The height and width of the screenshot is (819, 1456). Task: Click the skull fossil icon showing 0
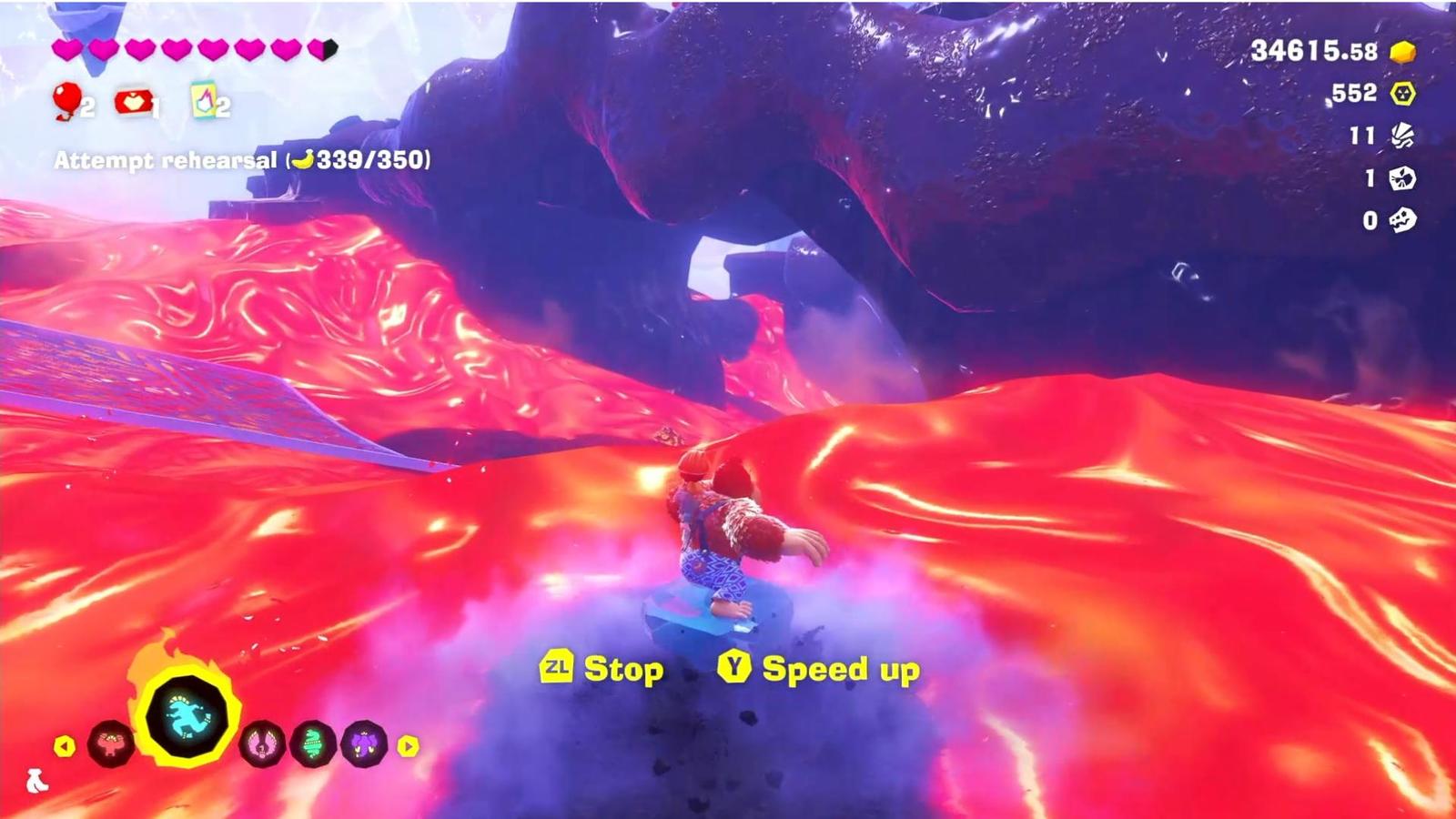pos(1401,218)
